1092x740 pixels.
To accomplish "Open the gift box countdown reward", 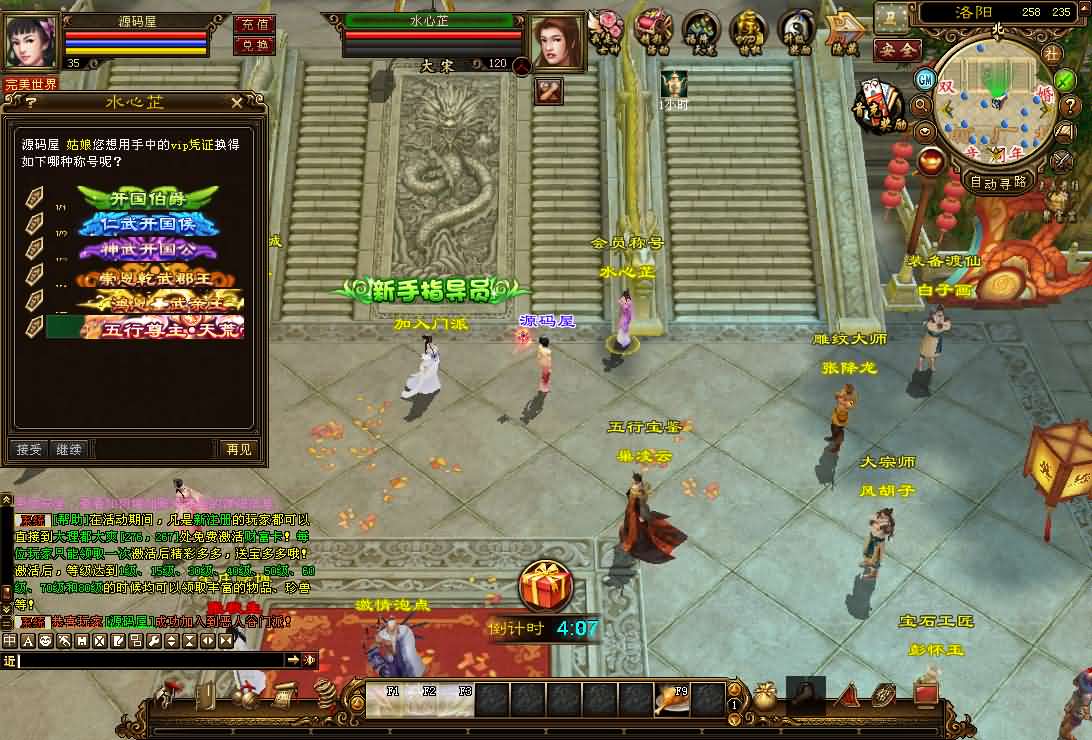I will point(545,584).
